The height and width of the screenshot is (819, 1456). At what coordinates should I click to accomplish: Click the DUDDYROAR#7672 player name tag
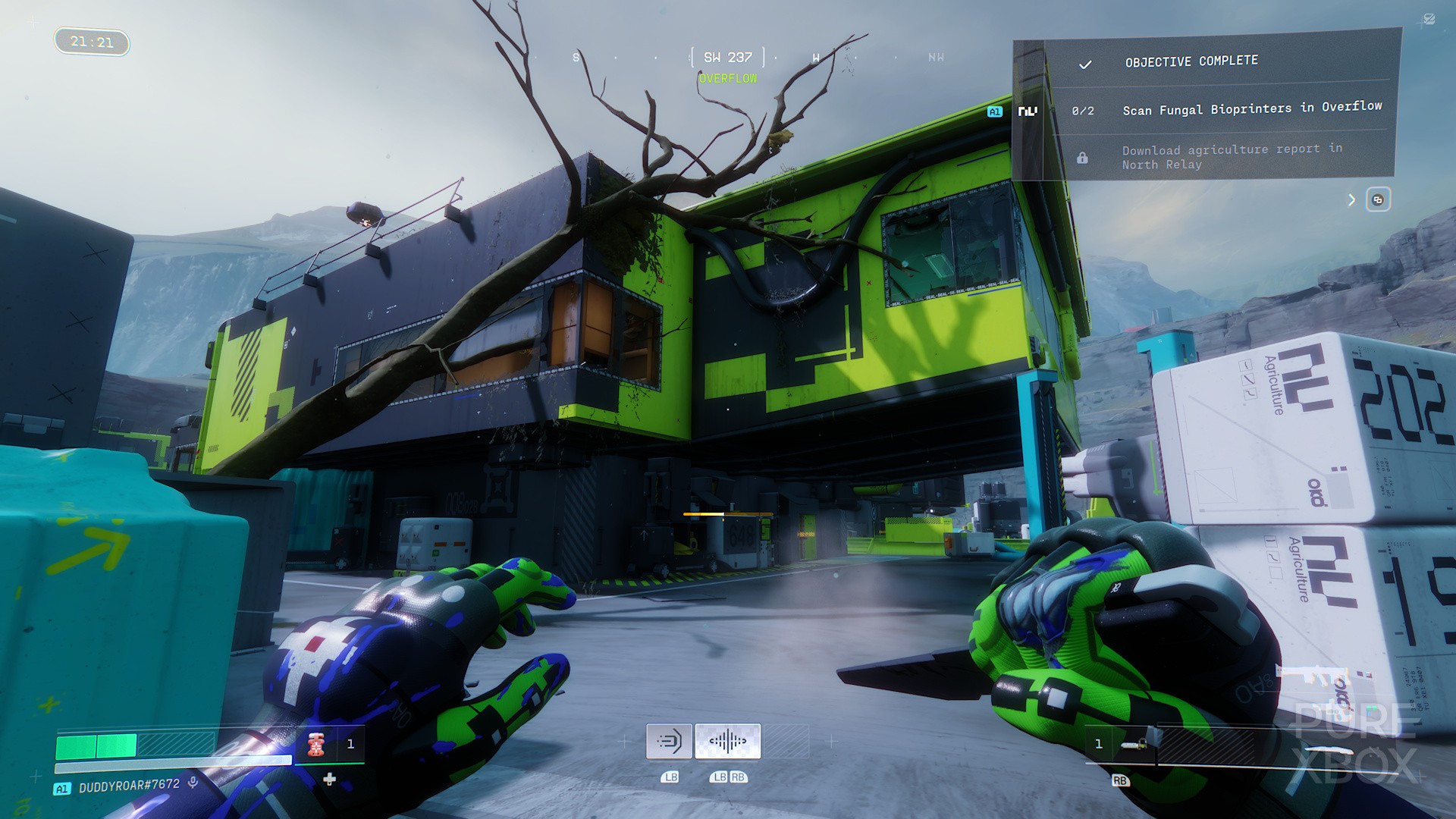(x=129, y=786)
